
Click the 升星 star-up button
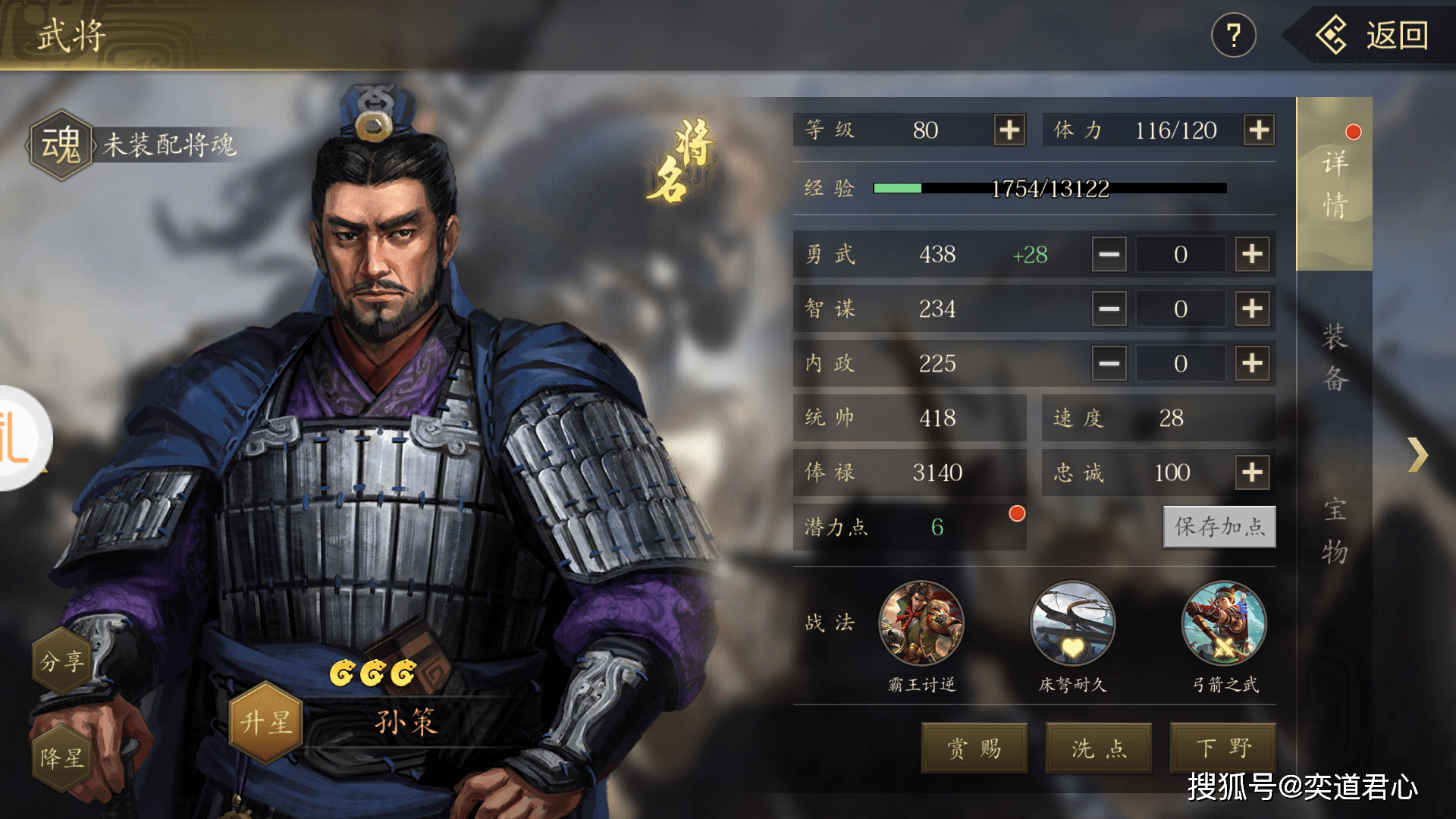tap(266, 722)
